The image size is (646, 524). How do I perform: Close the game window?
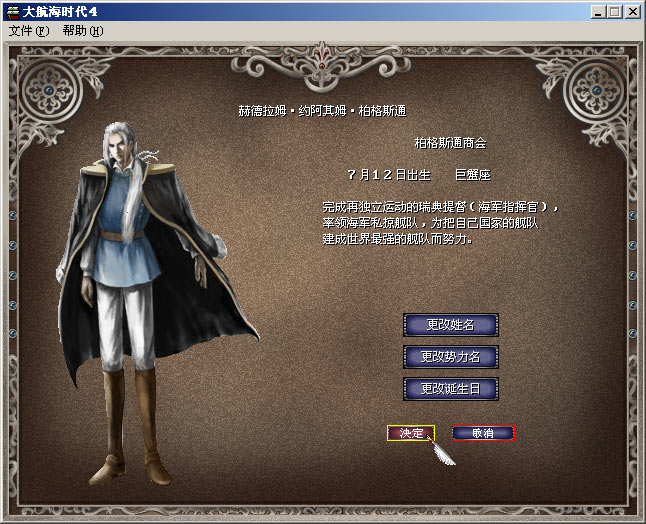(x=633, y=12)
